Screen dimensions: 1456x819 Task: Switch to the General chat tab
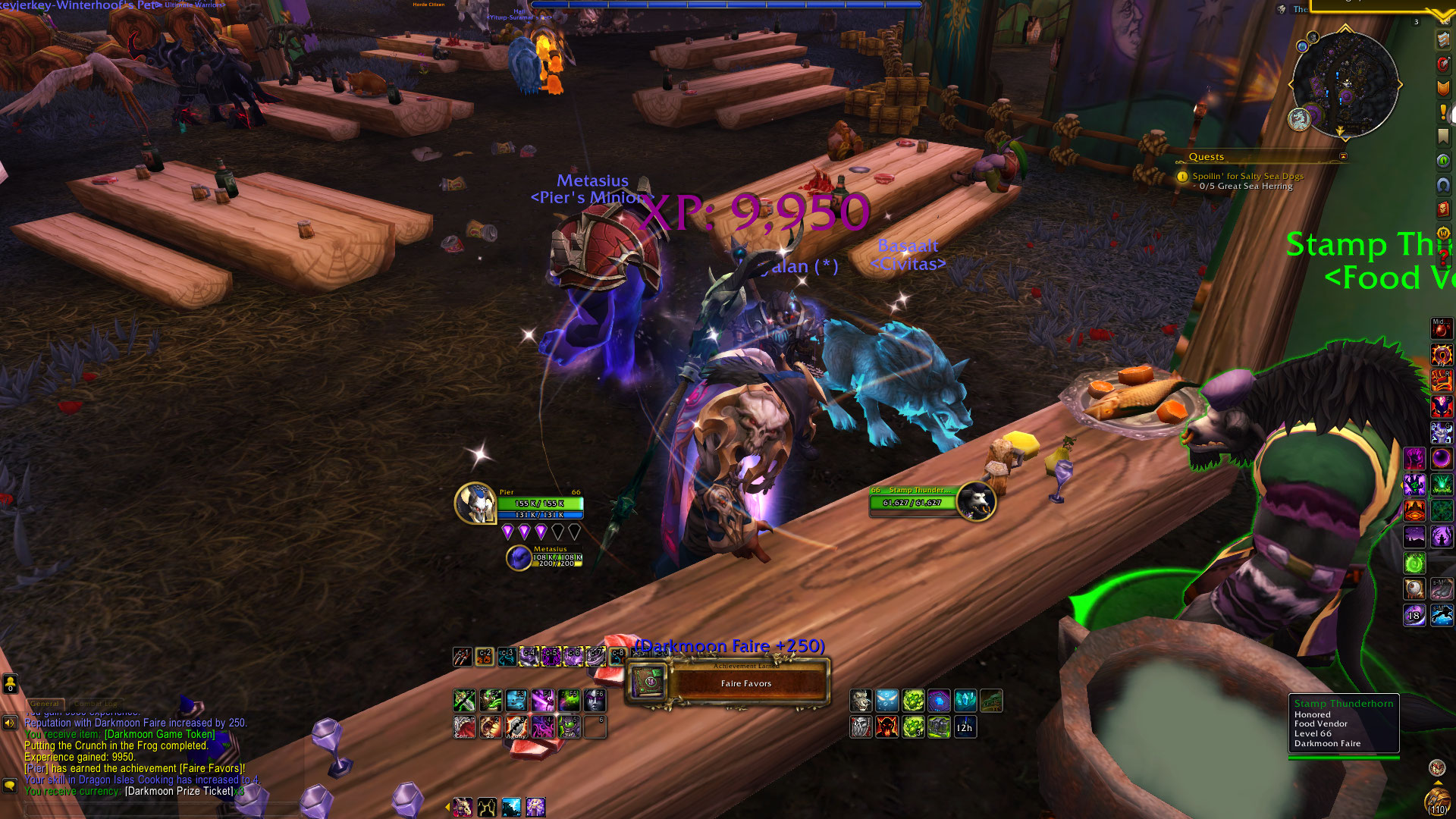45,704
